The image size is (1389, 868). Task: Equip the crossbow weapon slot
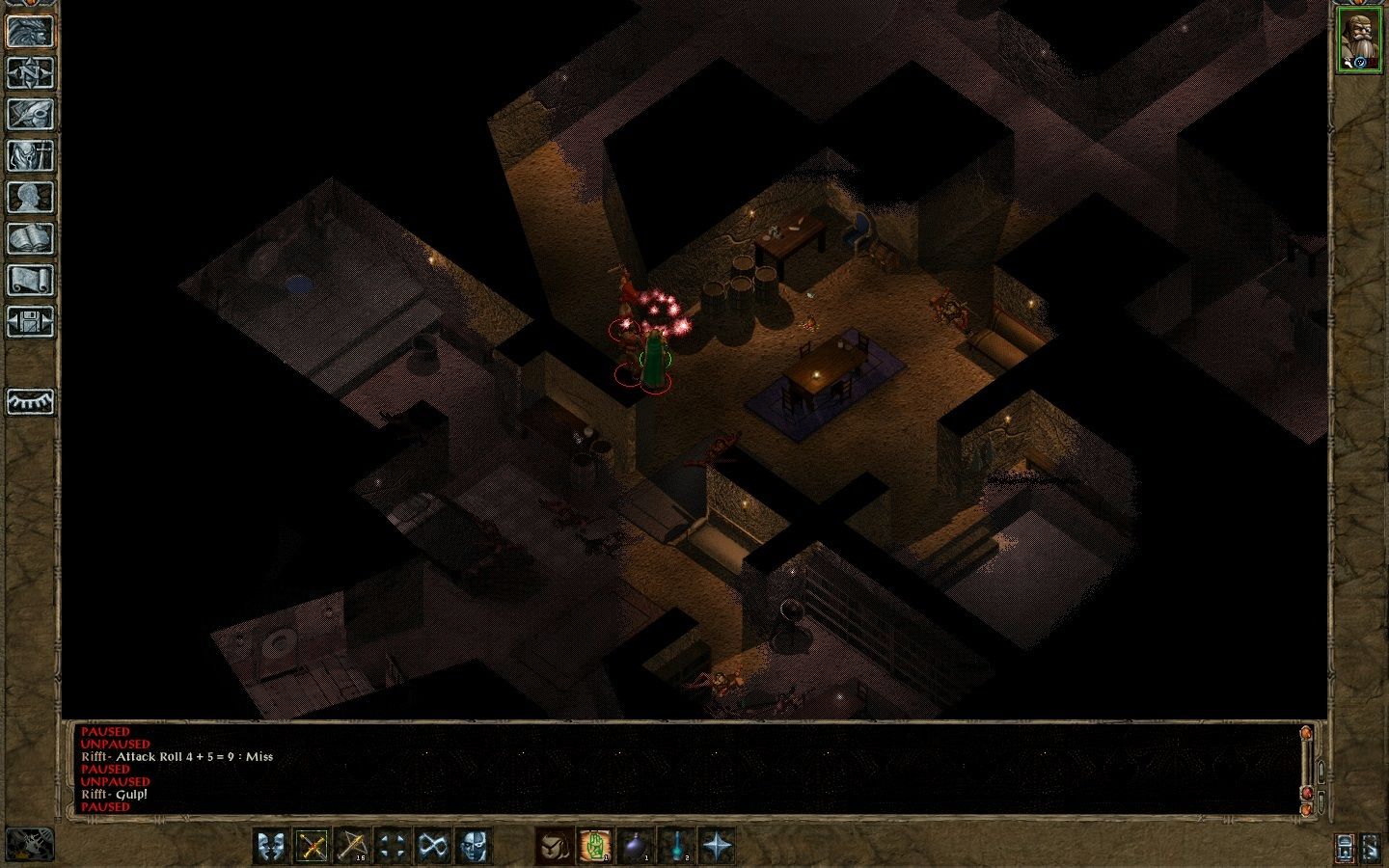[352, 847]
